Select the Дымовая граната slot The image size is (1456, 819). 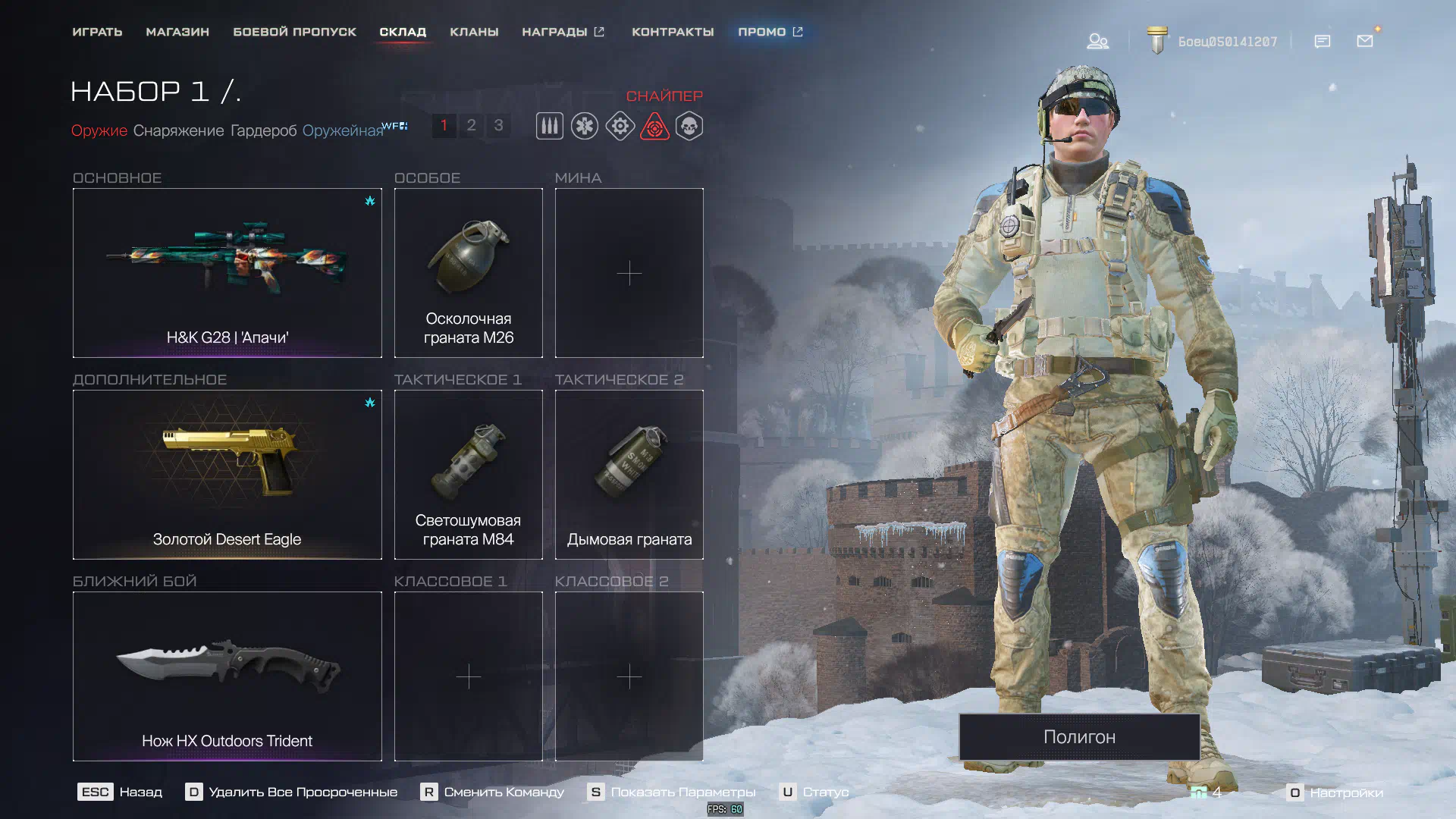(x=629, y=475)
